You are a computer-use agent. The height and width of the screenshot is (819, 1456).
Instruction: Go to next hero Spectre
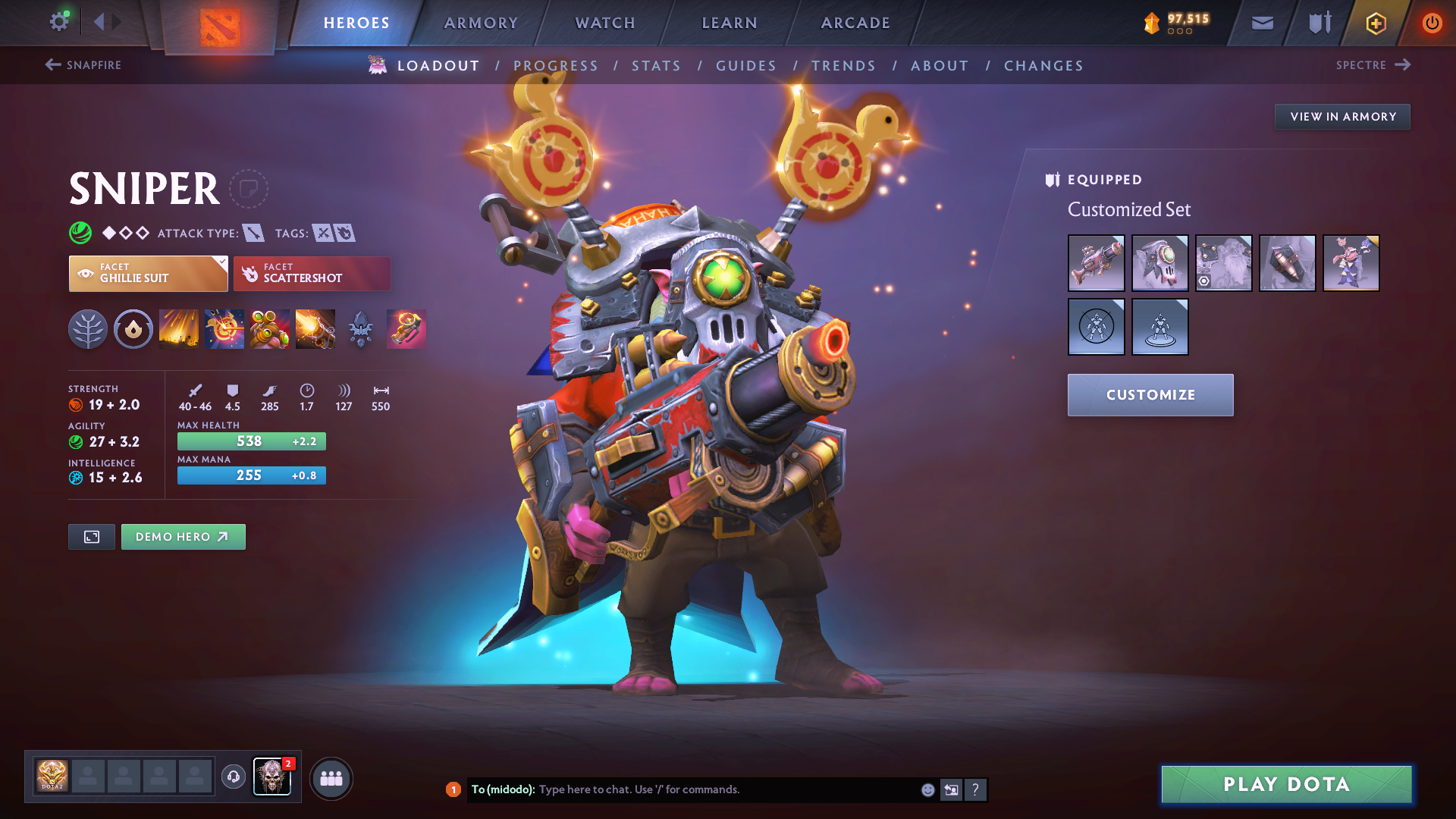coord(1373,65)
